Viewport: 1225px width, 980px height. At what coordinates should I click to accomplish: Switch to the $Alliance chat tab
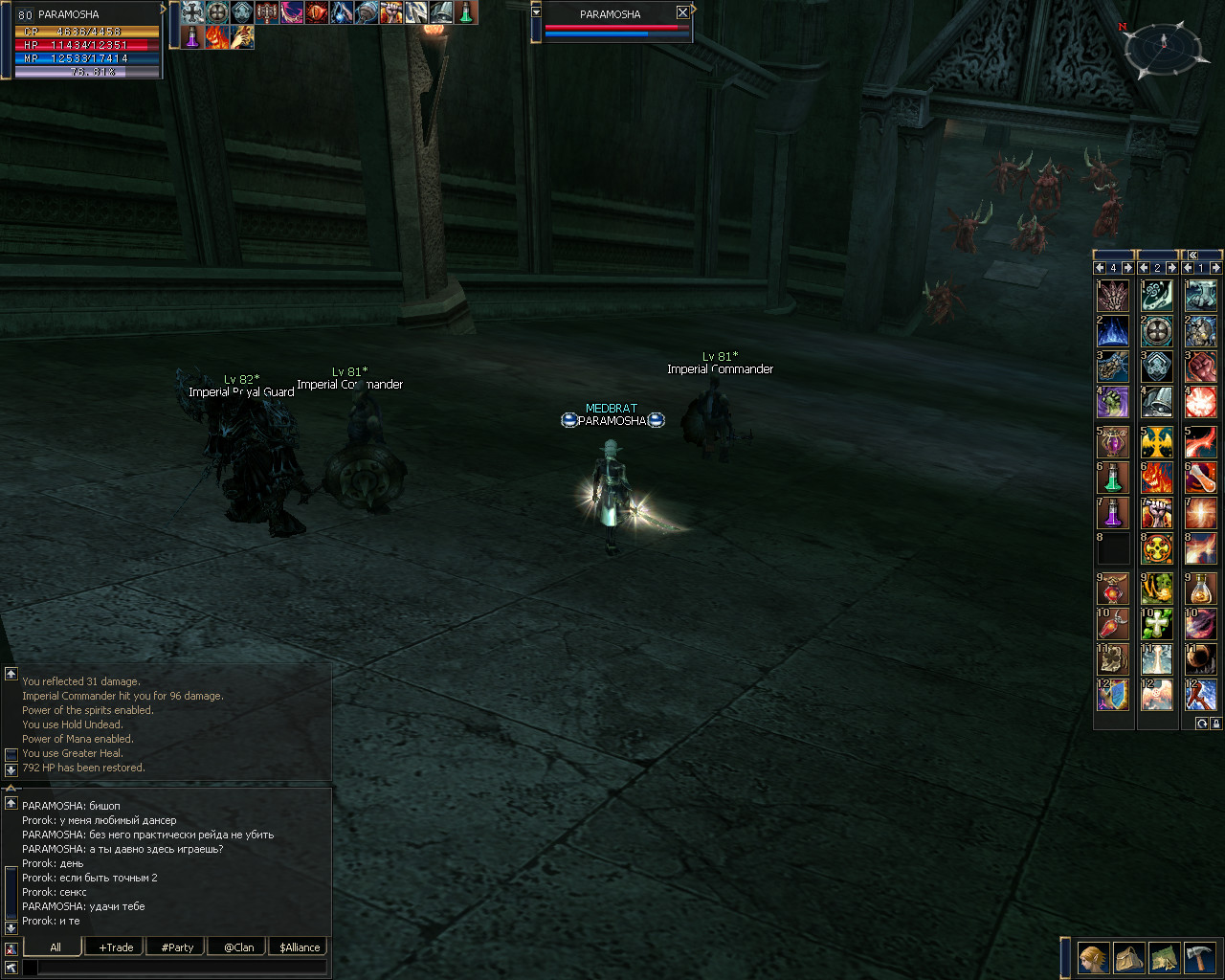pos(300,947)
